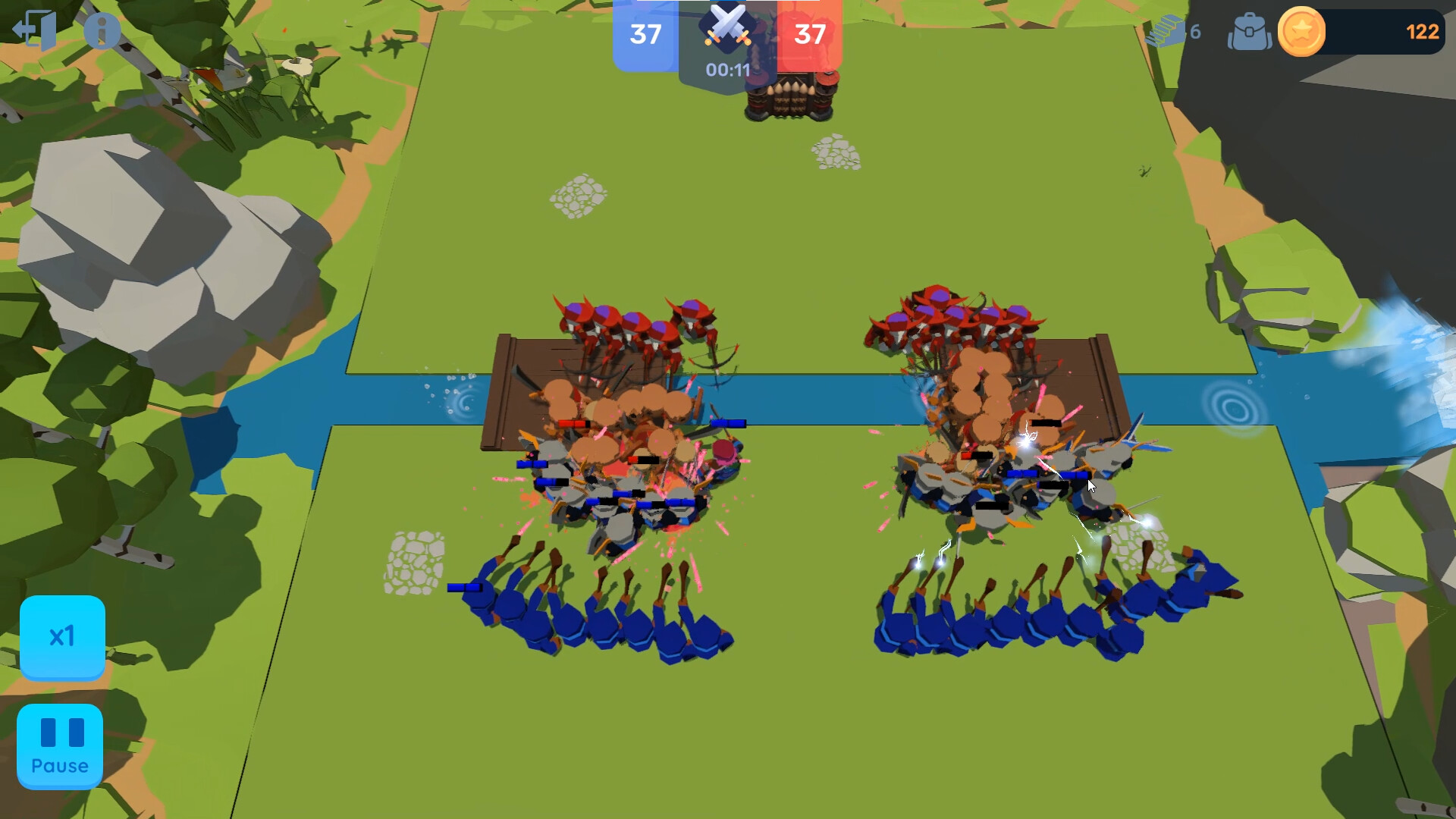Image resolution: width=1456 pixels, height=819 pixels.
Task: Select the blue army count badge showing 37
Action: point(644,34)
